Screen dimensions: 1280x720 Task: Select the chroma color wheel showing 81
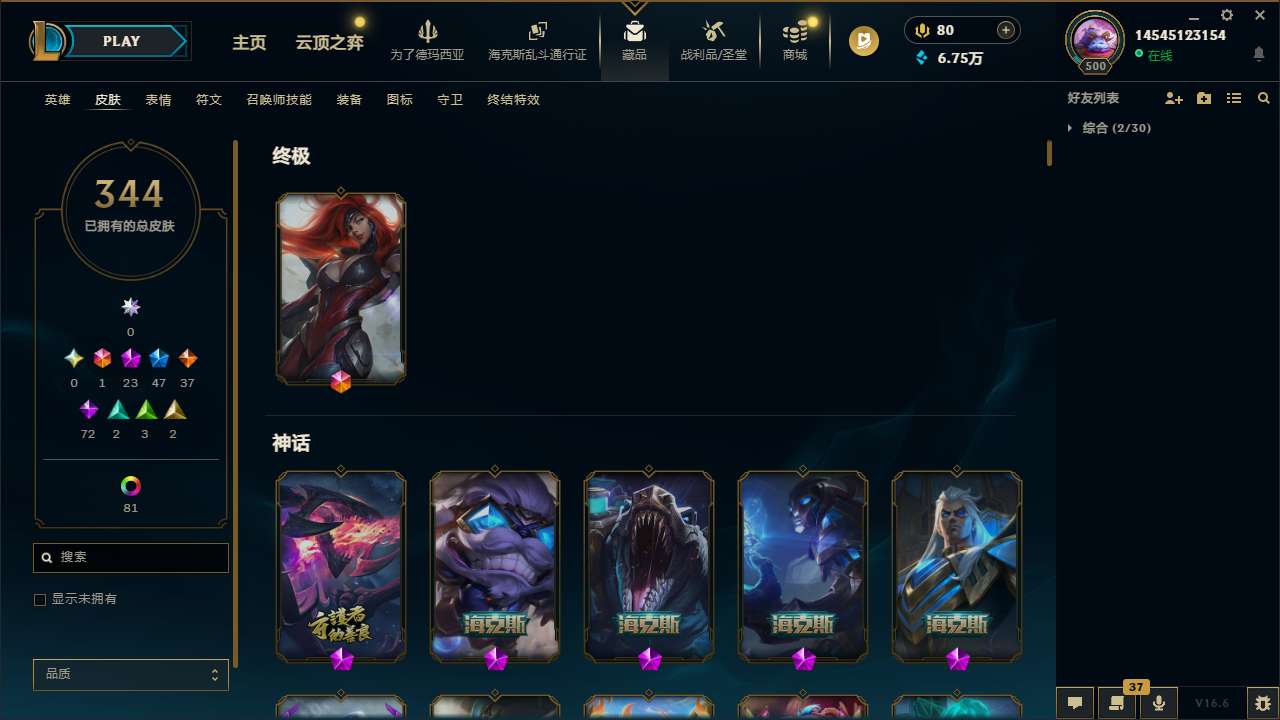(129, 487)
